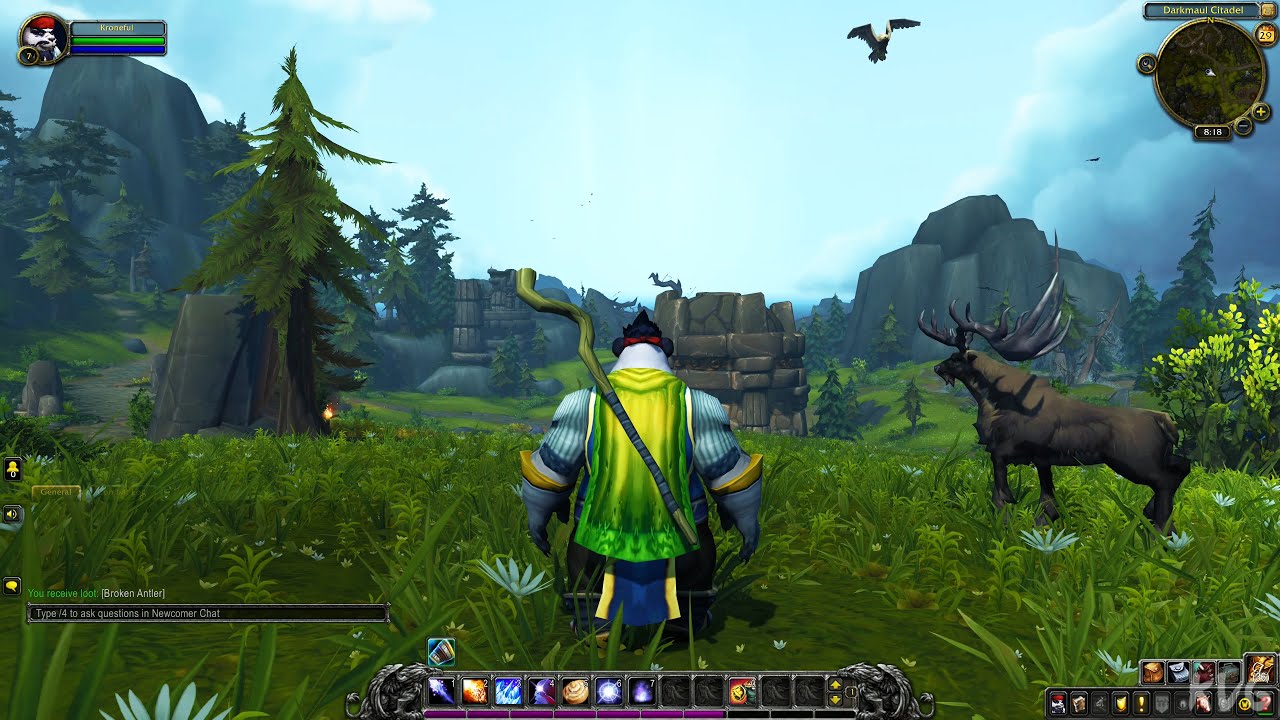Viewport: 1280px width, 720px height.
Task: Open character info via the panda portrait icon
Action: coord(1059,703)
